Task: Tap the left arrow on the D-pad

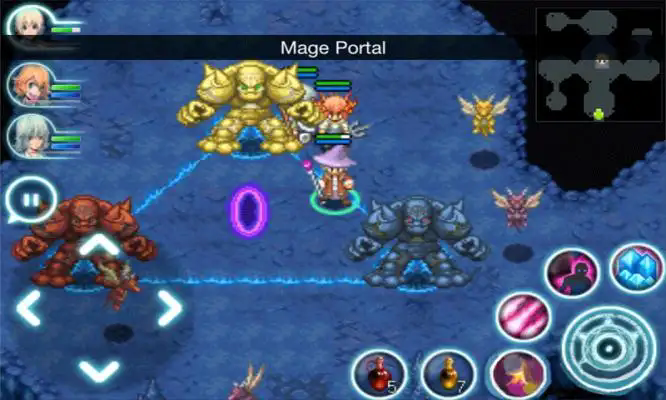Action: tap(30, 307)
